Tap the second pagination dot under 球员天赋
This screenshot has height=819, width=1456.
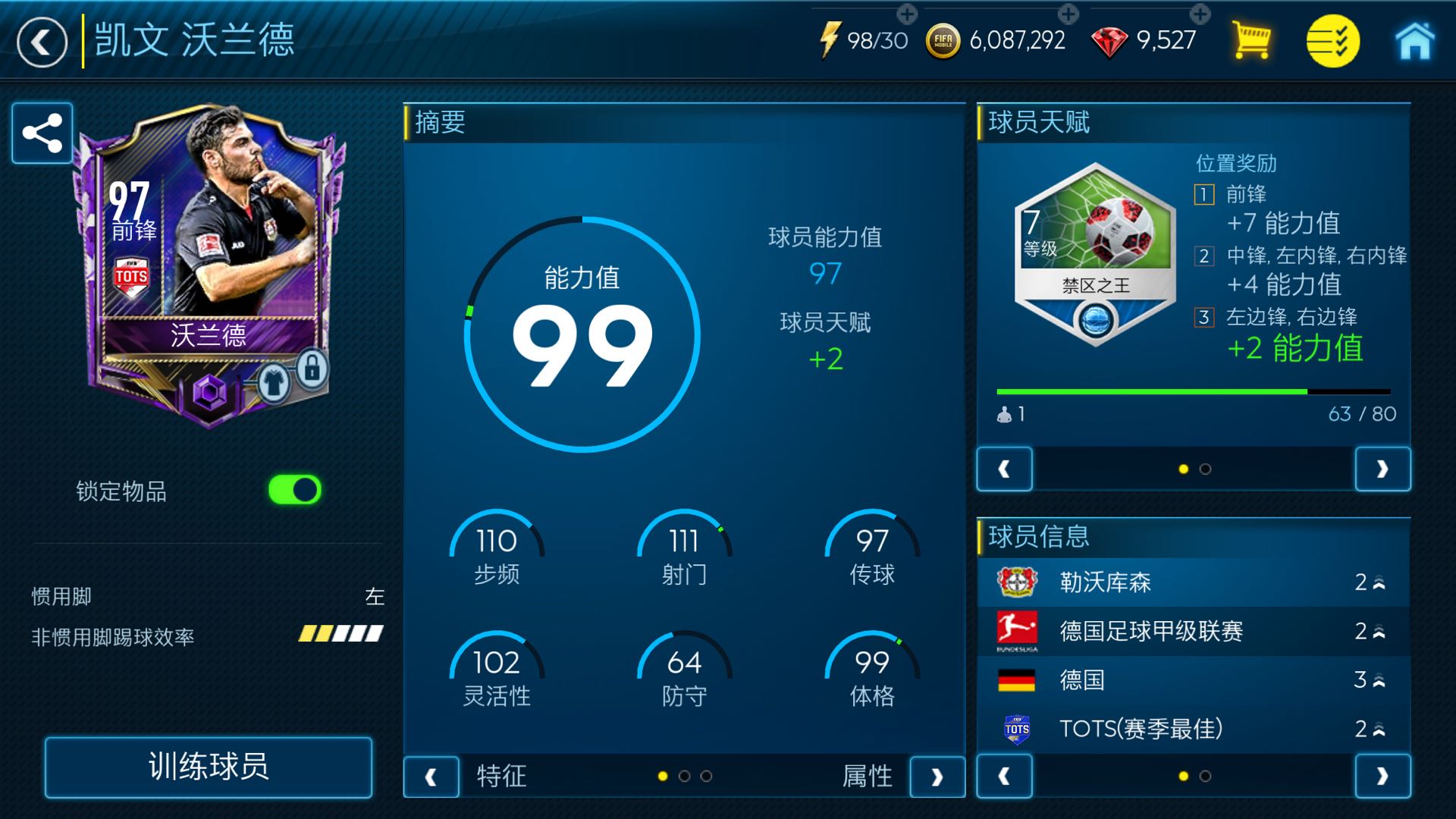click(1207, 469)
